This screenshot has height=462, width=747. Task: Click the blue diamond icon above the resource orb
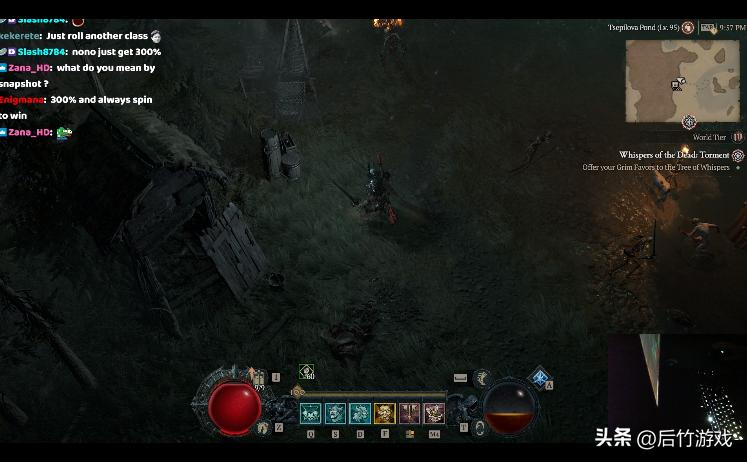pos(540,377)
